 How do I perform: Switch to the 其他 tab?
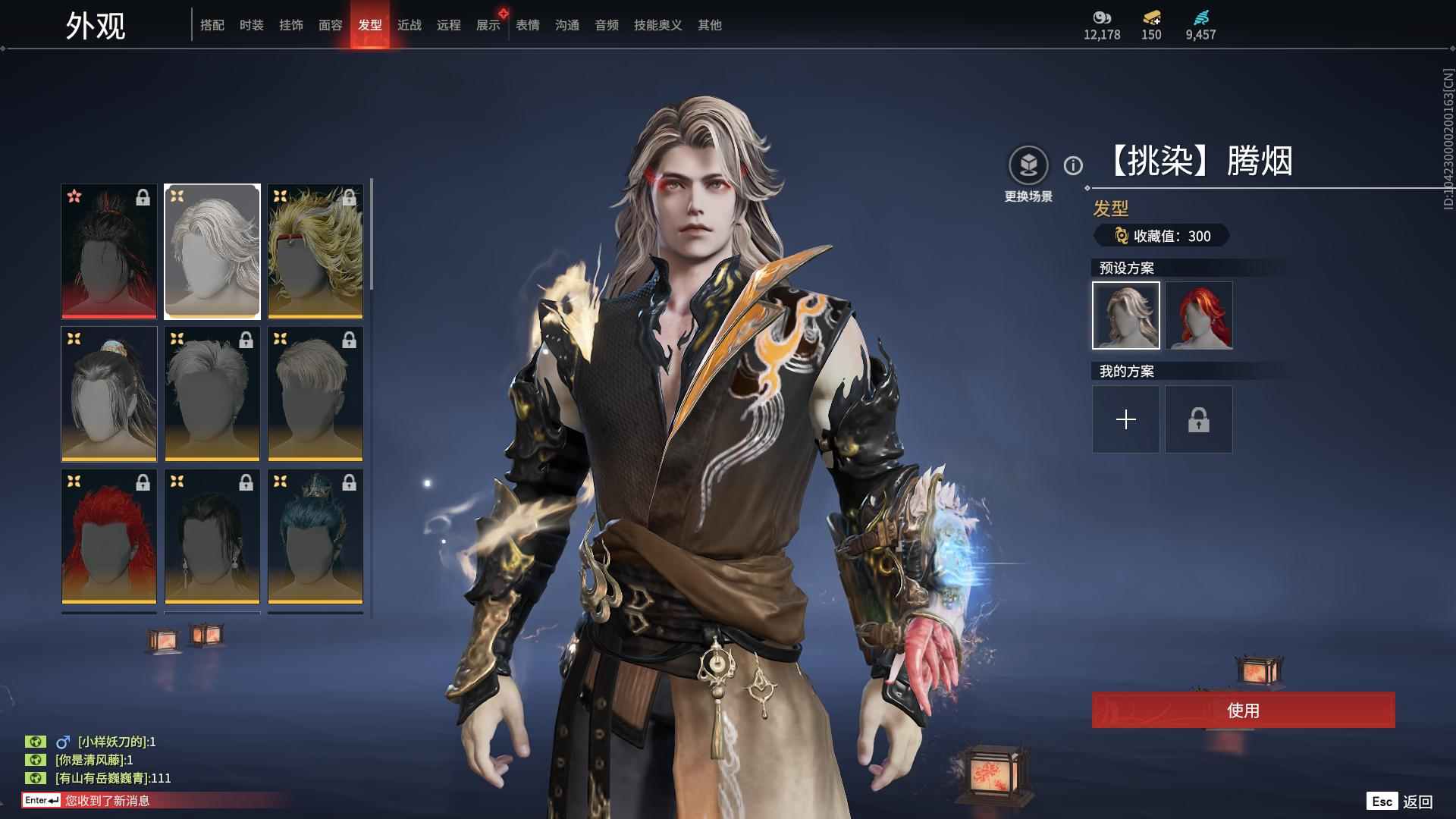(709, 25)
